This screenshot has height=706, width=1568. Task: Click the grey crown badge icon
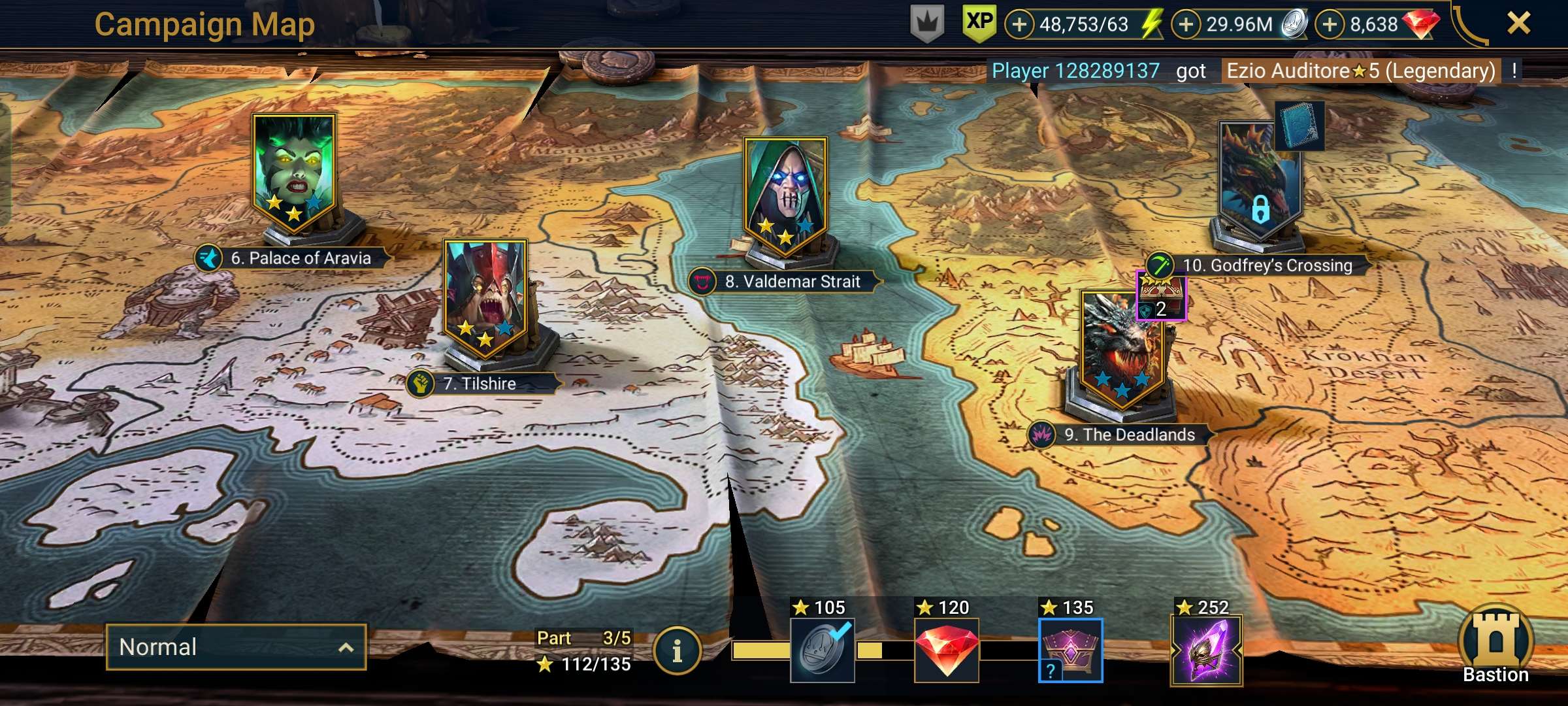pos(927,24)
